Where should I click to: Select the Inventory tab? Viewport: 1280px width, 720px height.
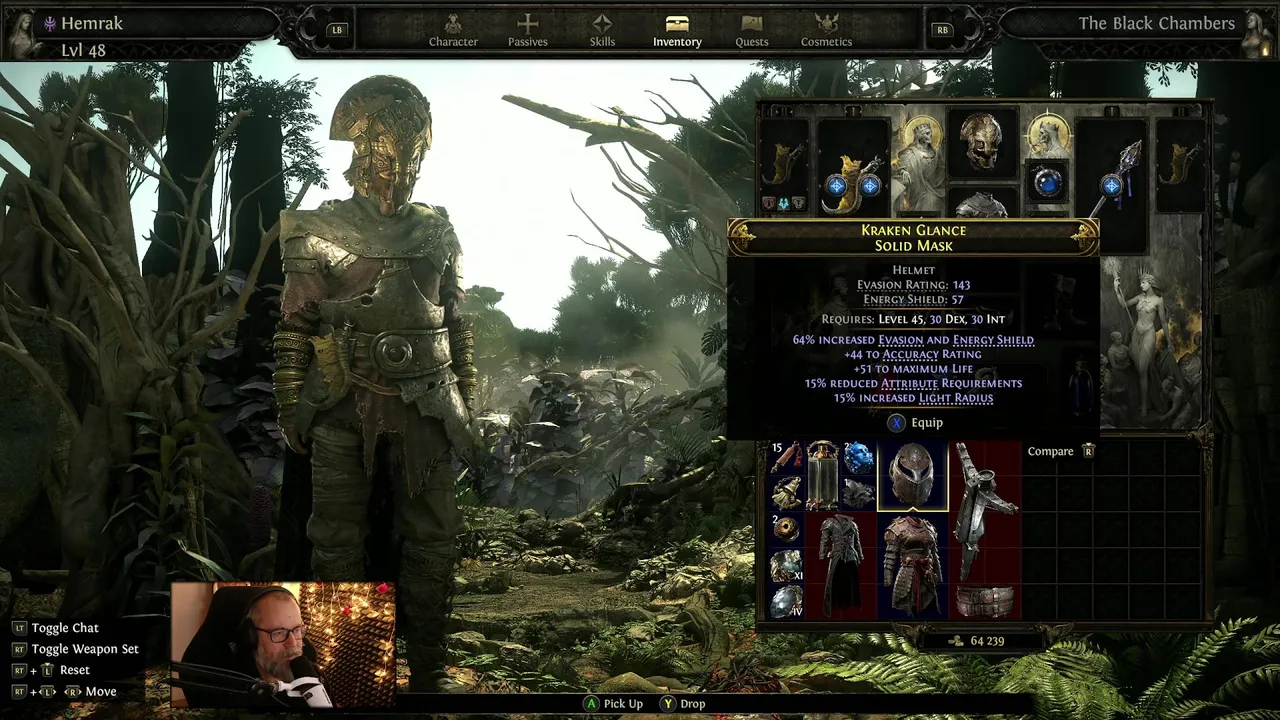(x=677, y=29)
